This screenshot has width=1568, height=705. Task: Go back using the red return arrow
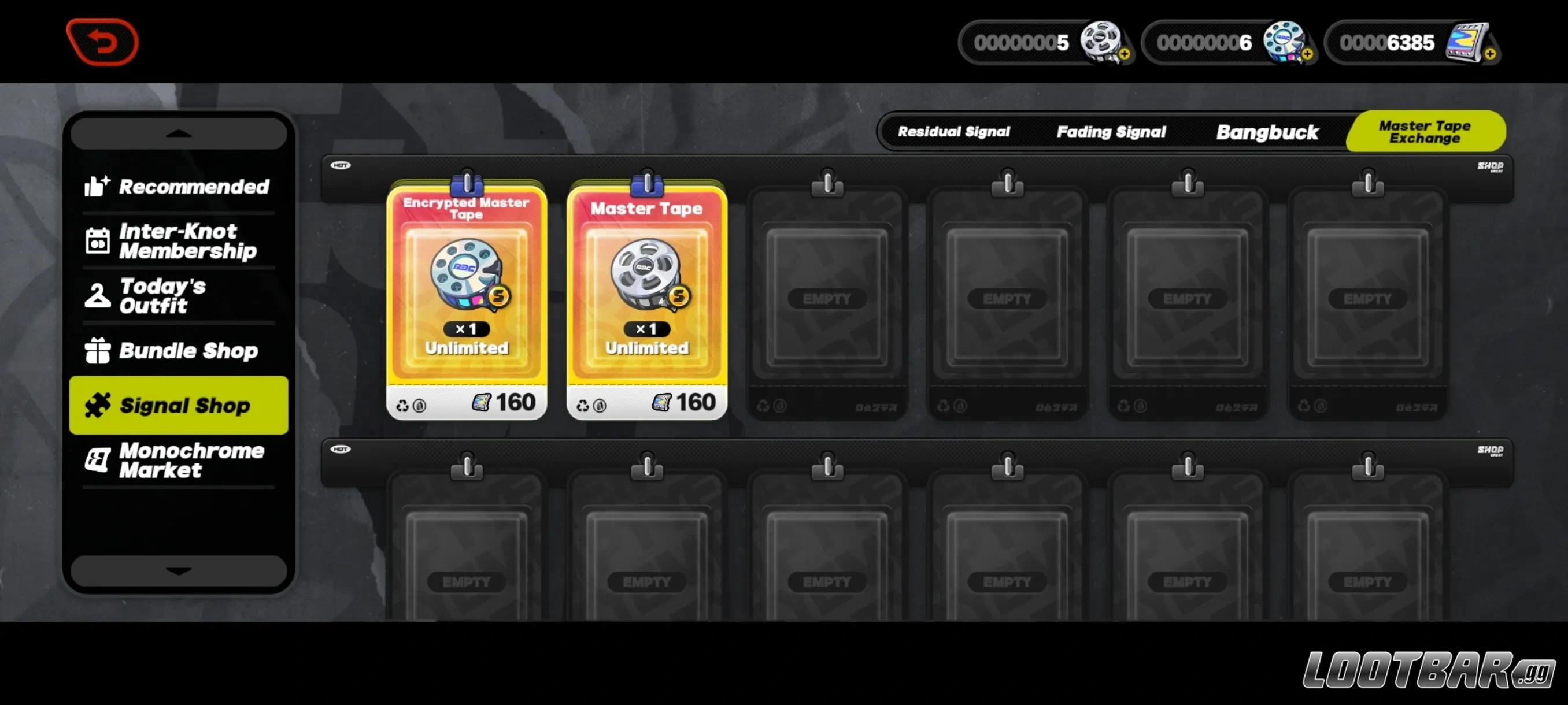(102, 42)
